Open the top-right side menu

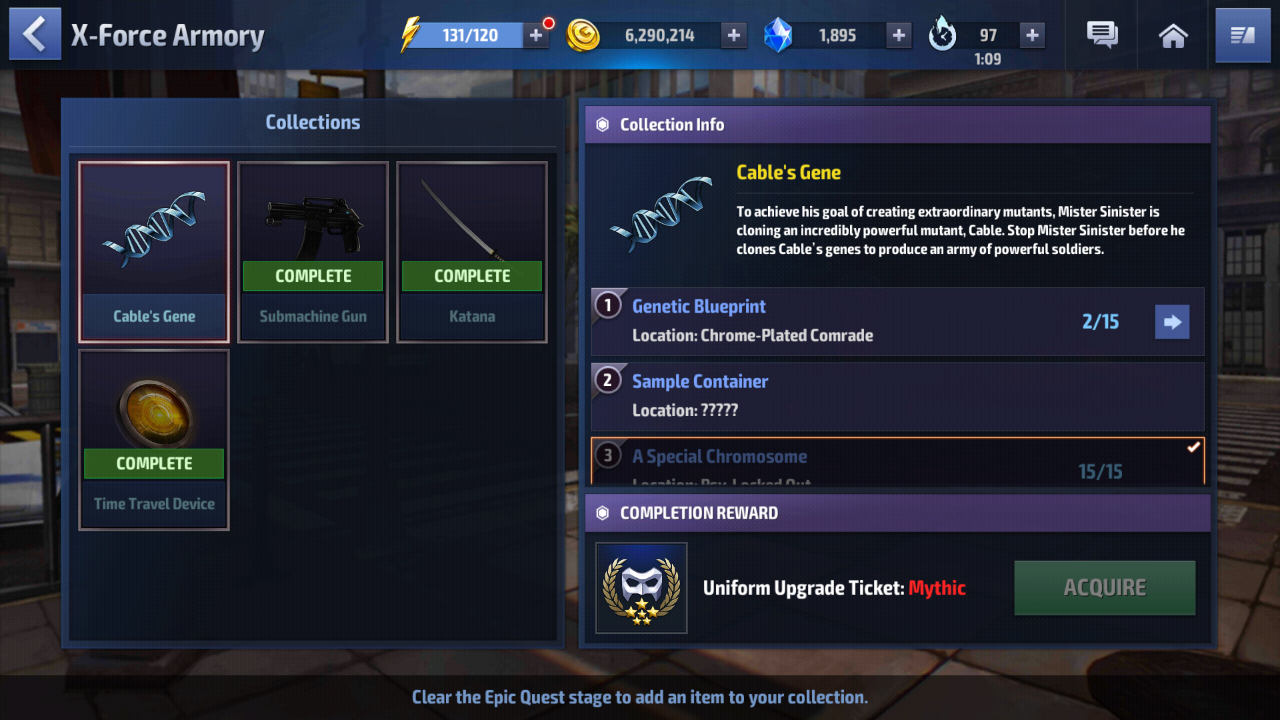(1242, 36)
